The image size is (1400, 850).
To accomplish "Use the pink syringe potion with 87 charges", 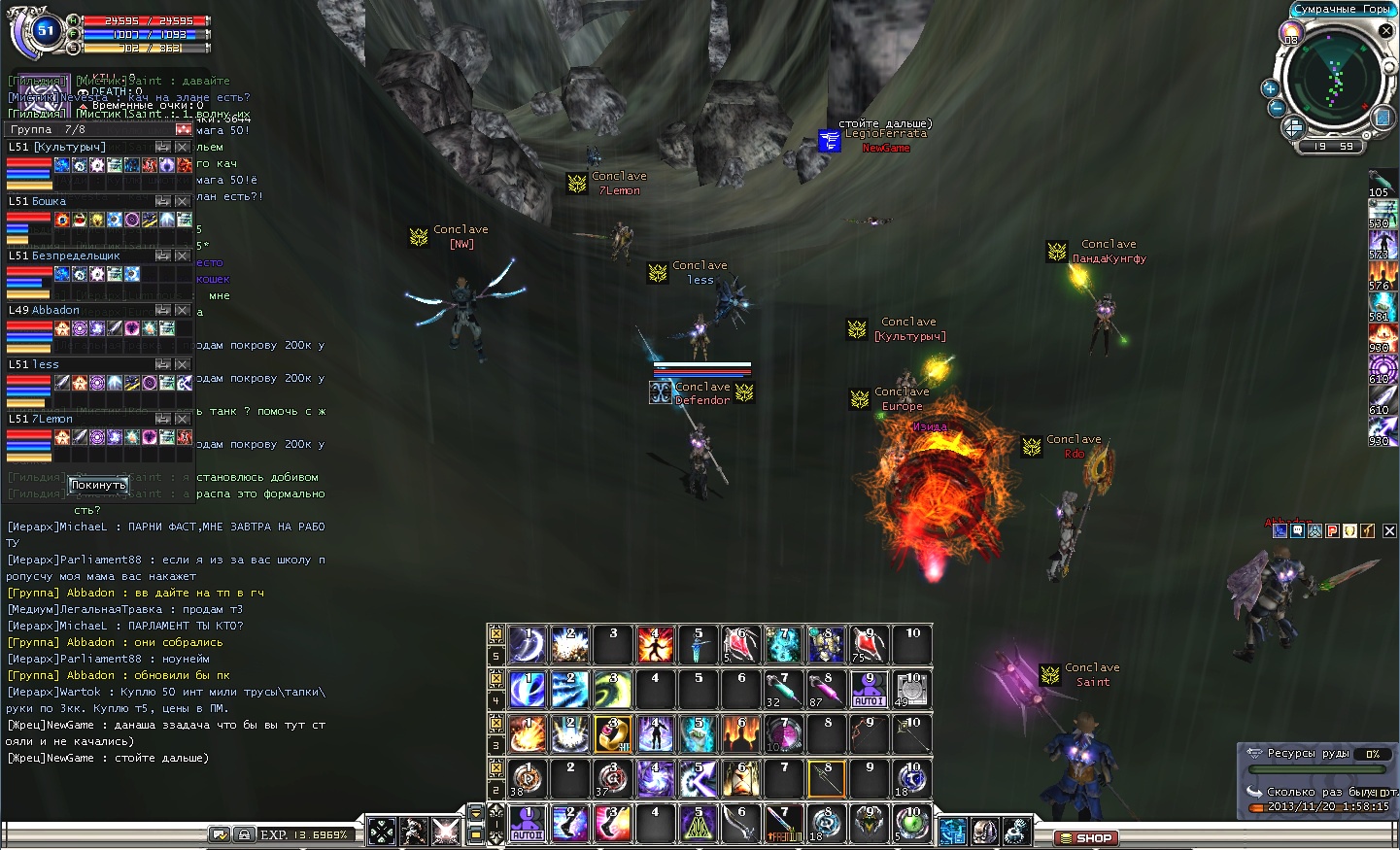I will point(826,690).
